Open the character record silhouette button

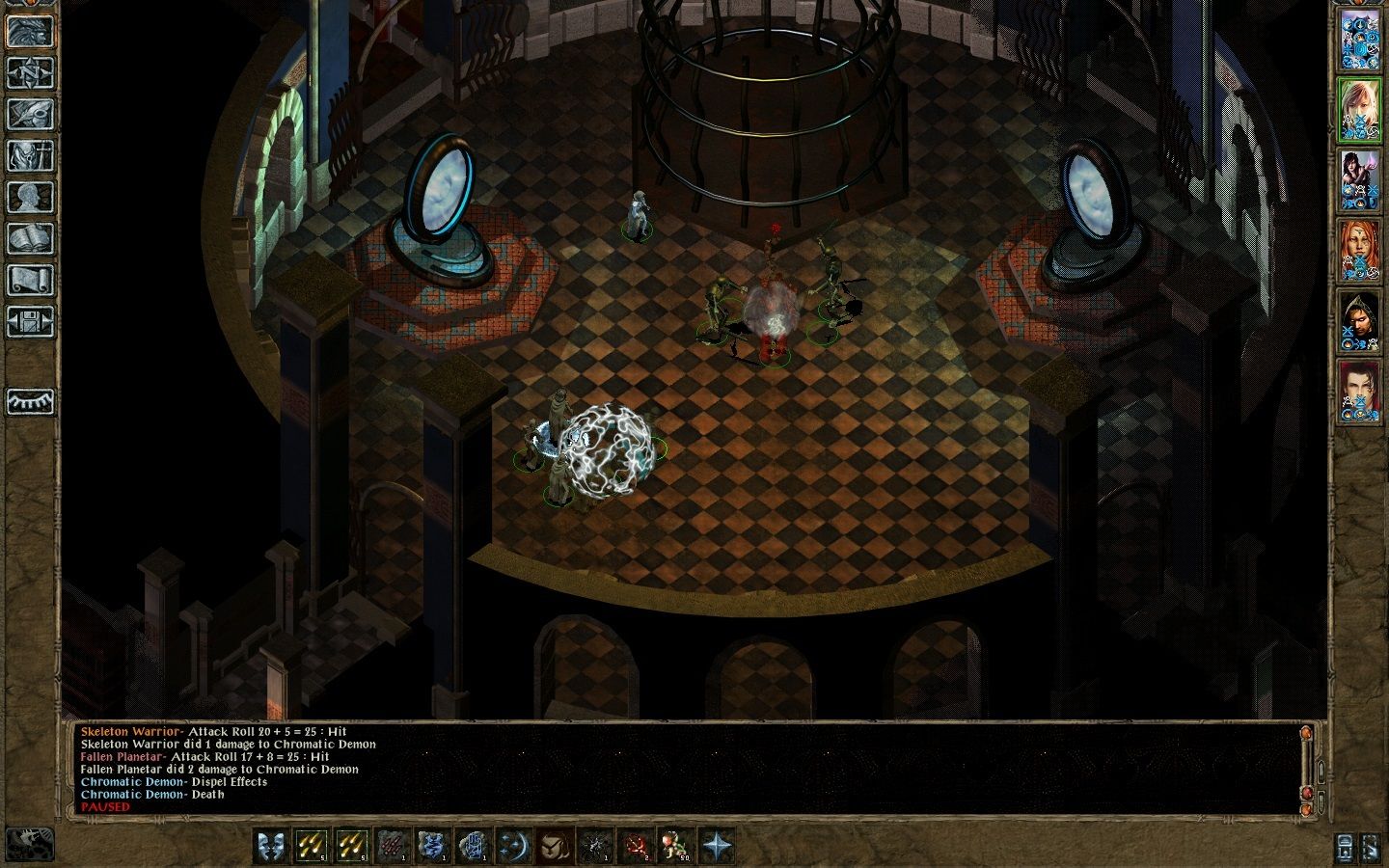pyautogui.click(x=30, y=197)
